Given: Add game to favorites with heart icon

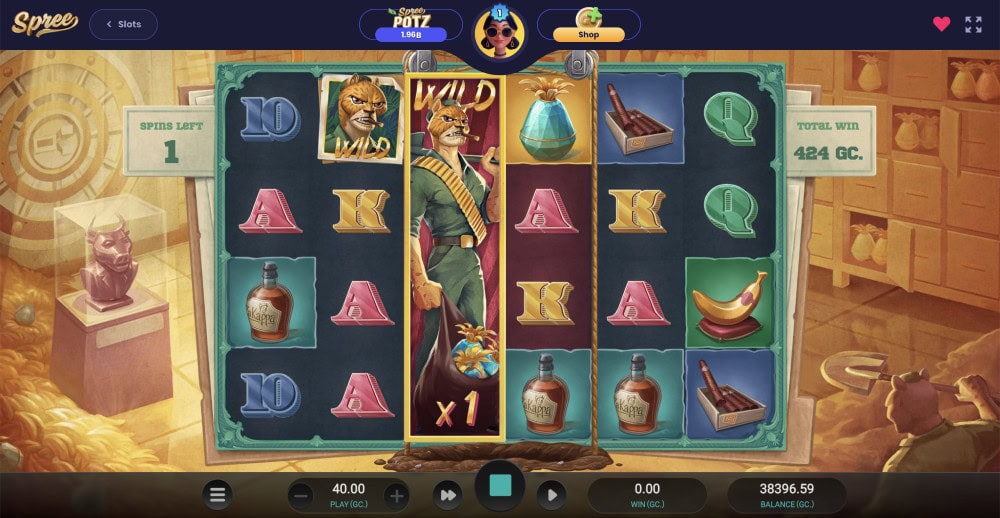Looking at the screenshot, I should click(x=941, y=24).
